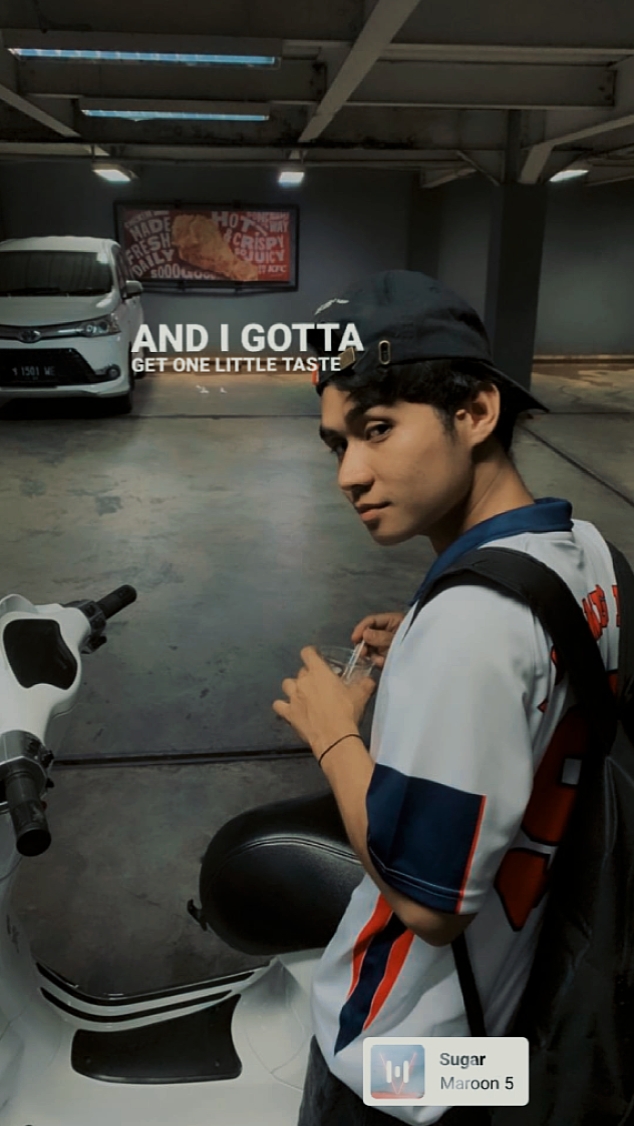The image size is (634, 1126).
Task: Tap the Sugar by Maroon 5 music sticker
Action: tap(446, 1071)
